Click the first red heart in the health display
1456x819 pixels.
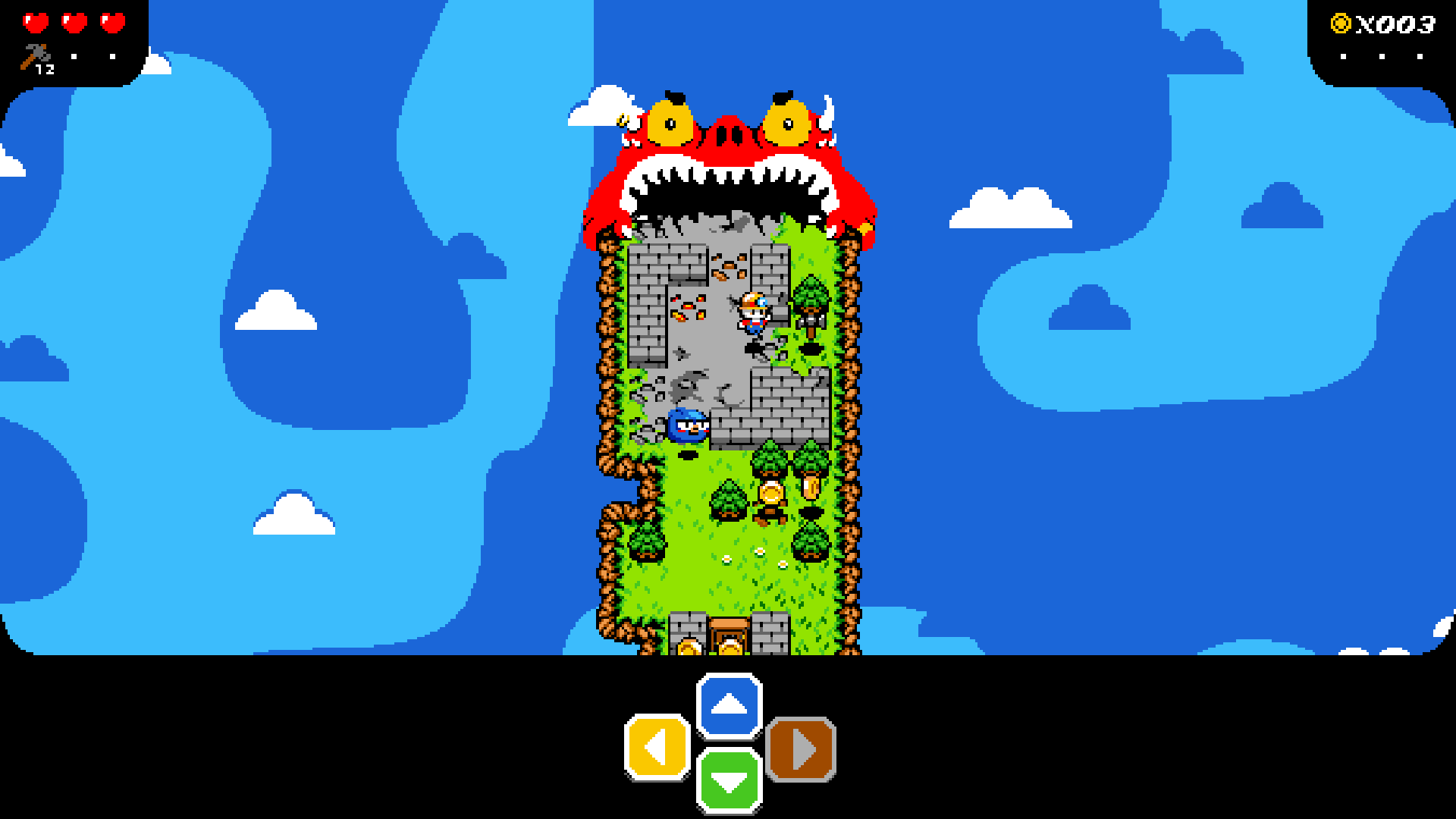point(36,23)
